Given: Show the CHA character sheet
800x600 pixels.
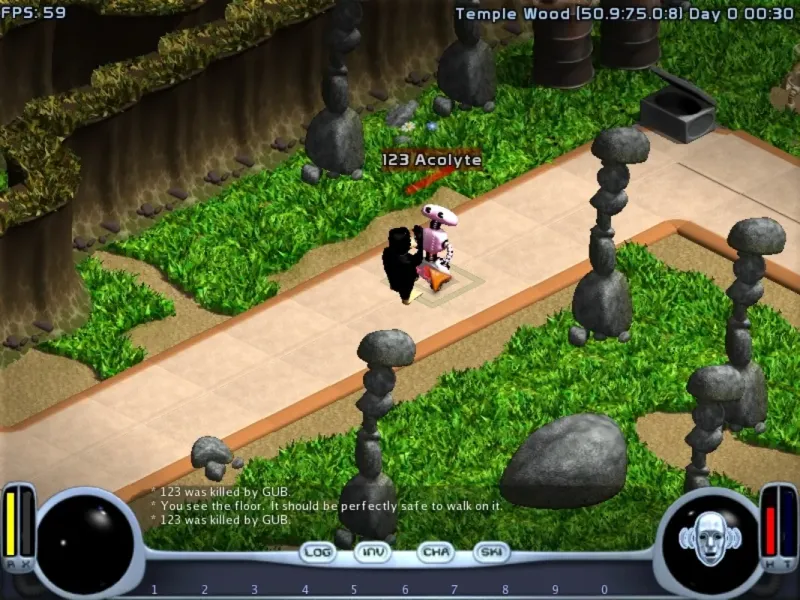Looking at the screenshot, I should click(x=435, y=552).
